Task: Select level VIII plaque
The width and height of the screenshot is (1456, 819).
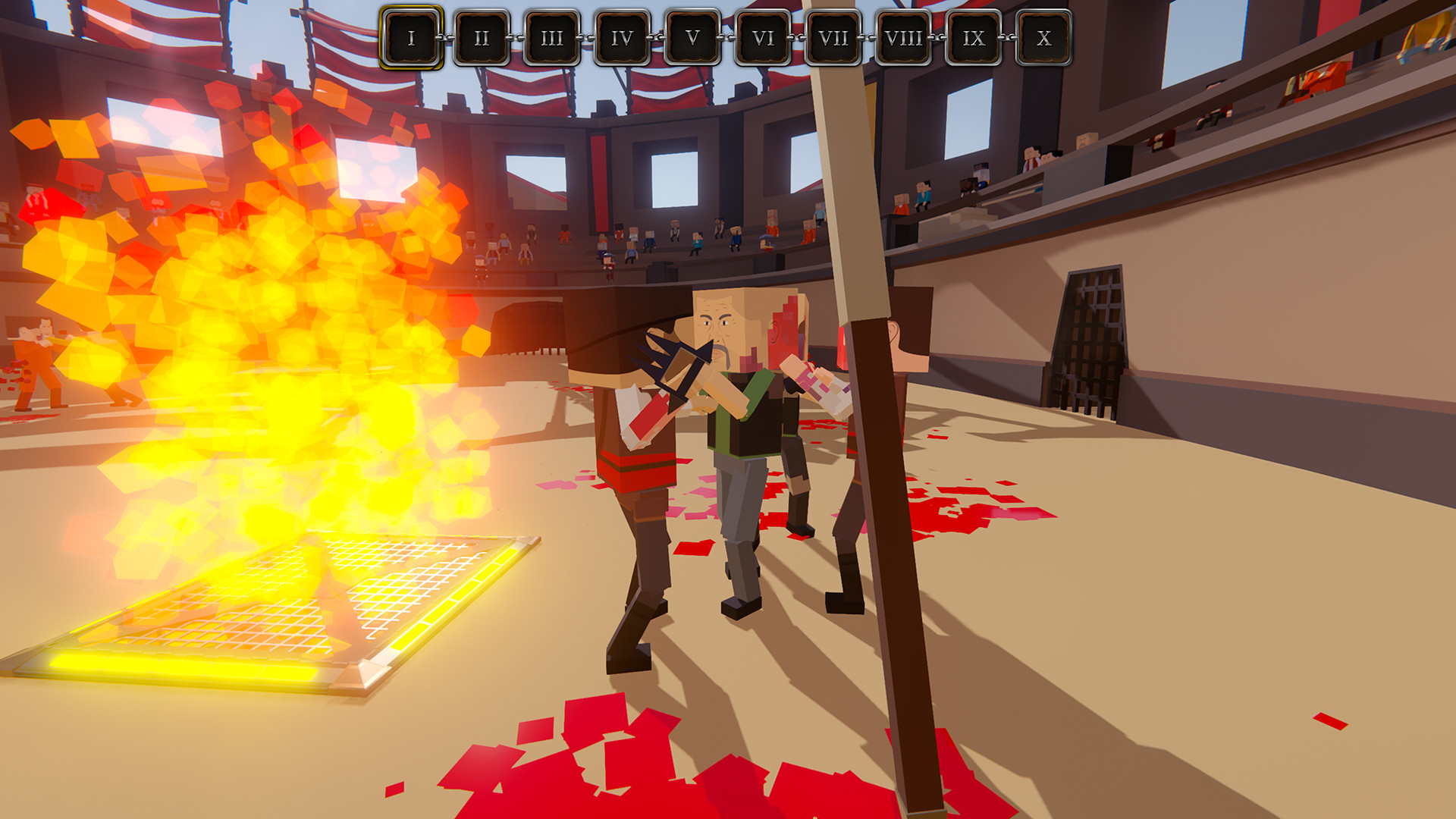Action: [902, 35]
